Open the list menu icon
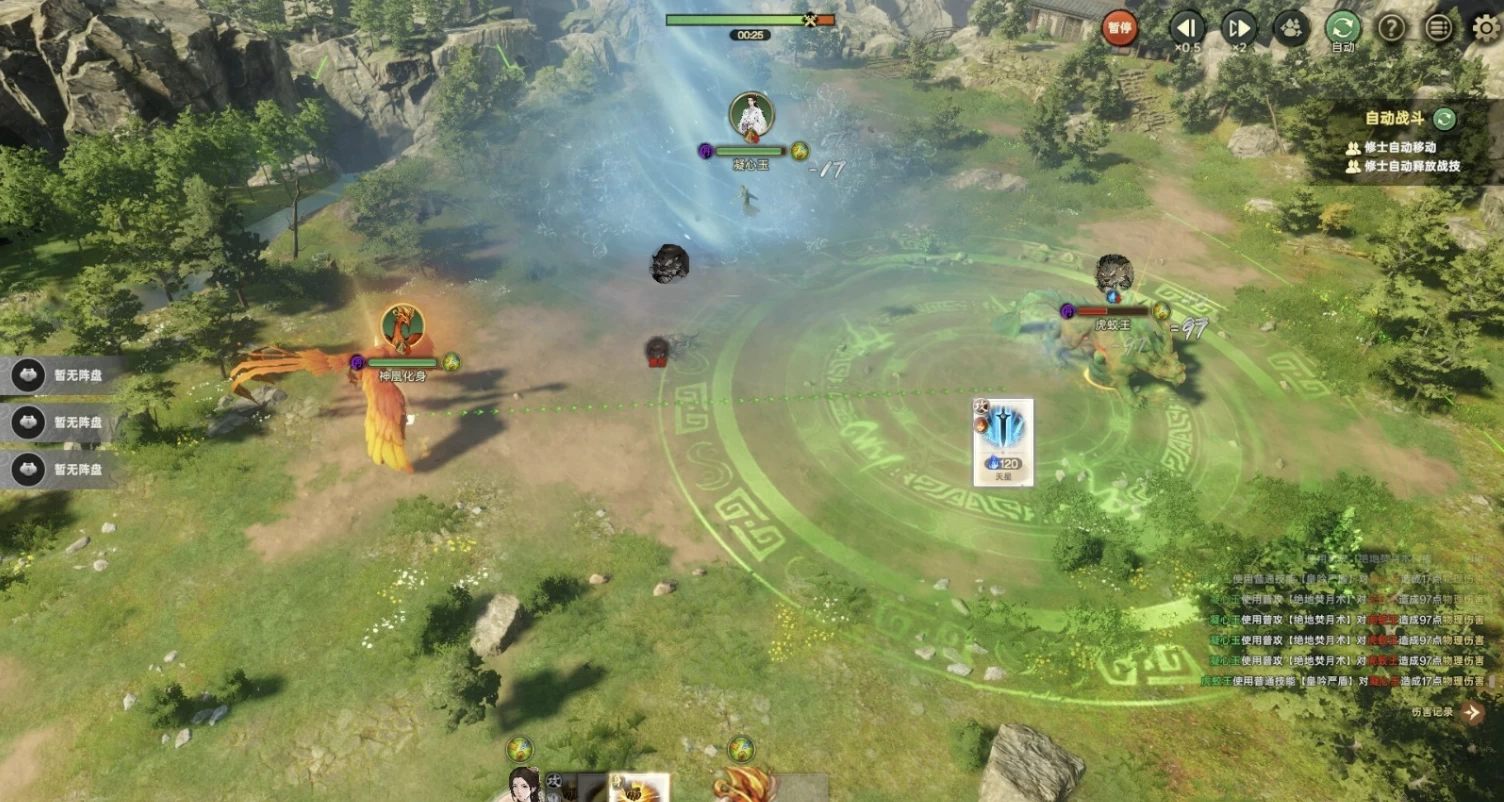This screenshot has height=802, width=1504. 1439,27
